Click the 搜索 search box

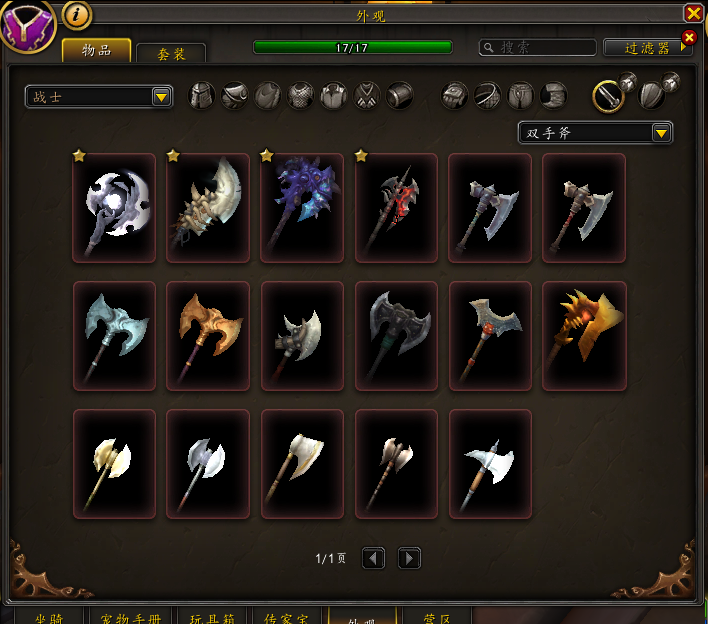pos(537,47)
